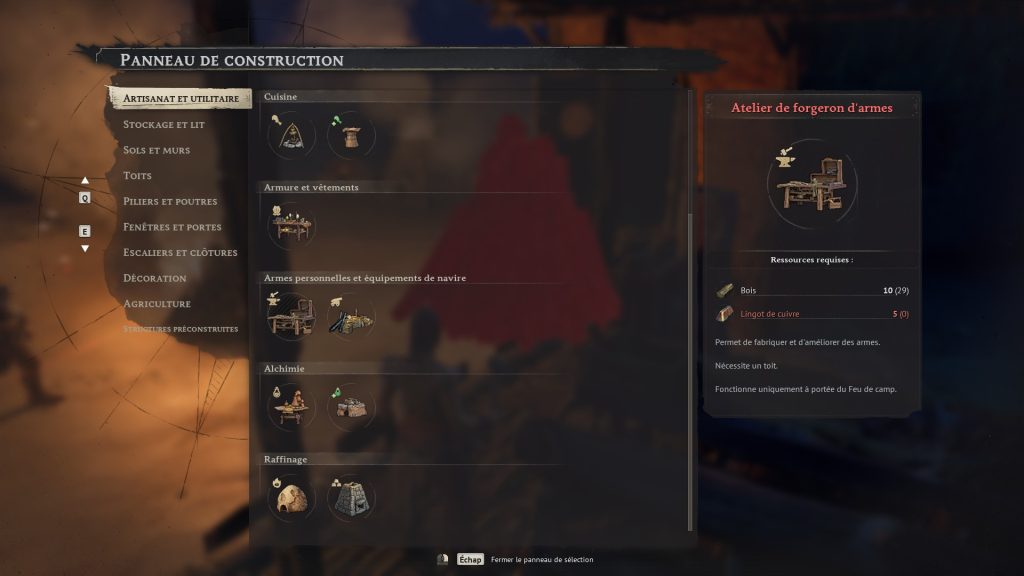Screen dimensions: 1024x576
Task: Choose the Toits category
Action: 138,176
